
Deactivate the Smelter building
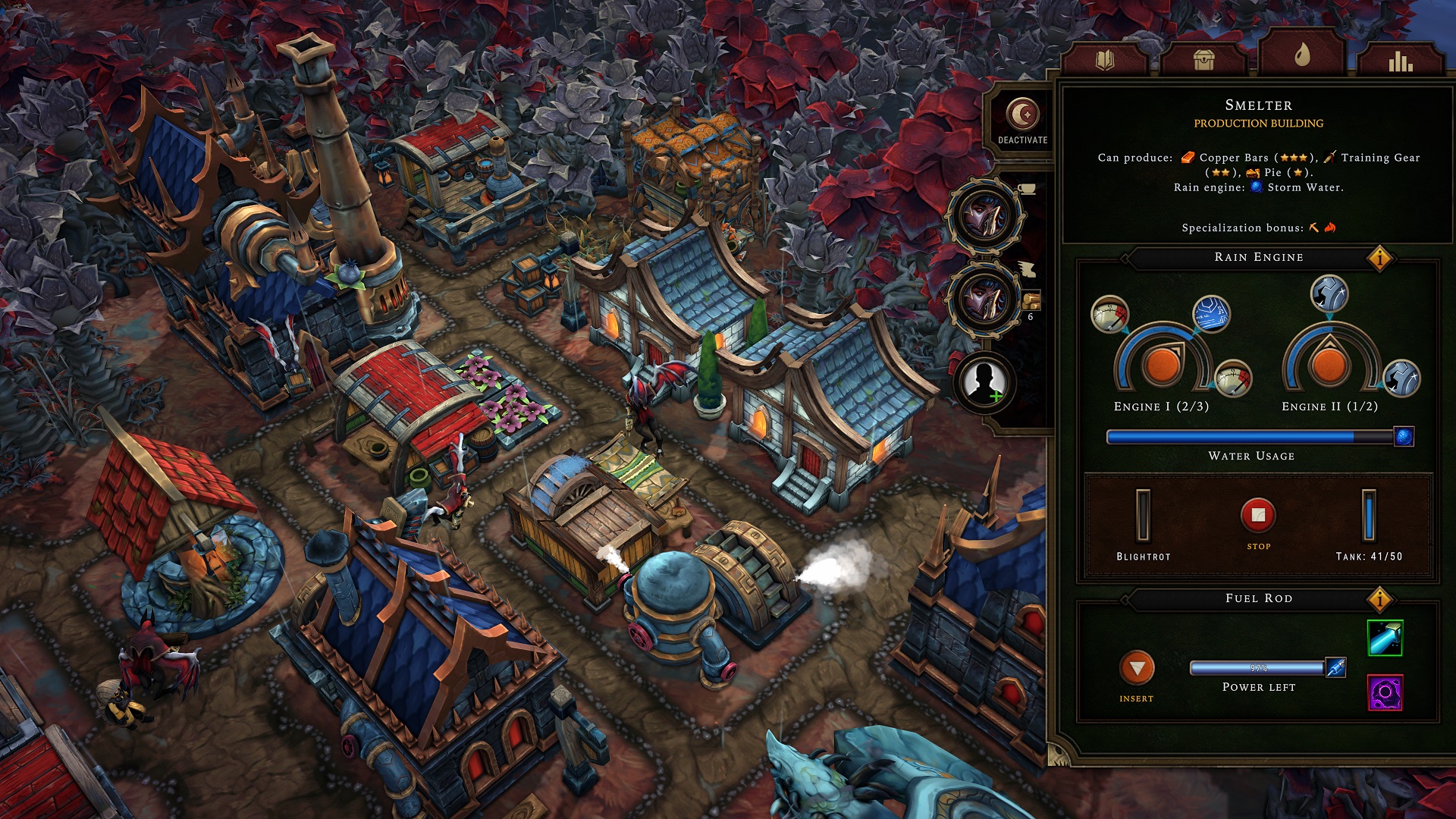tap(1022, 121)
